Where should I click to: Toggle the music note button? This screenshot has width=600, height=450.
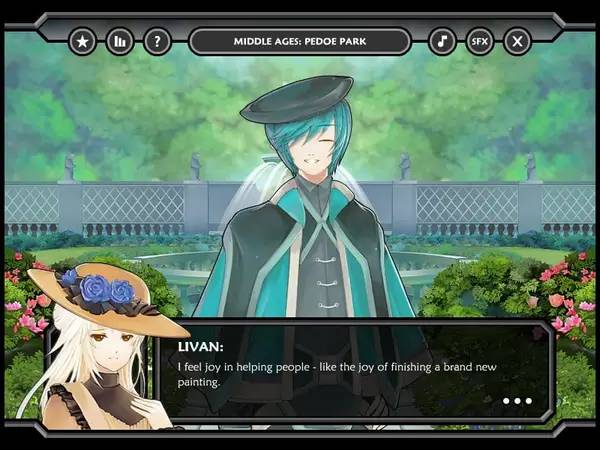442,41
